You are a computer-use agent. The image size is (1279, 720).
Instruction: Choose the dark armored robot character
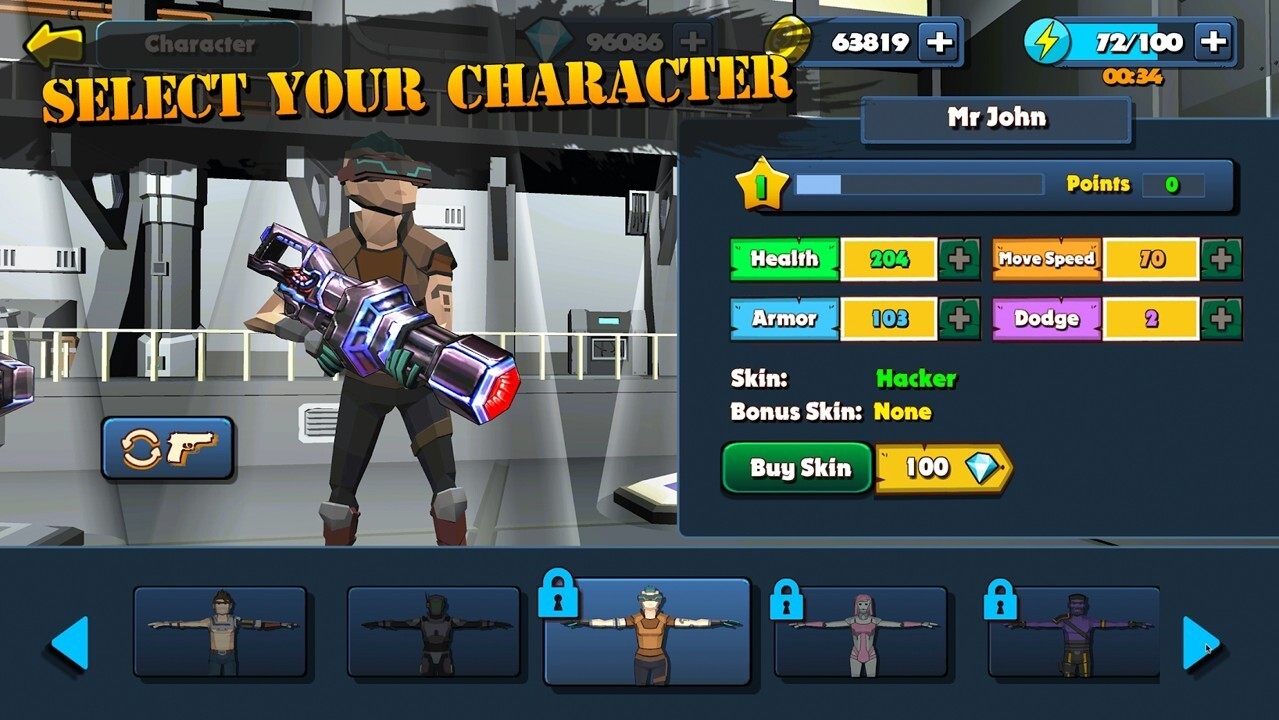coord(434,632)
